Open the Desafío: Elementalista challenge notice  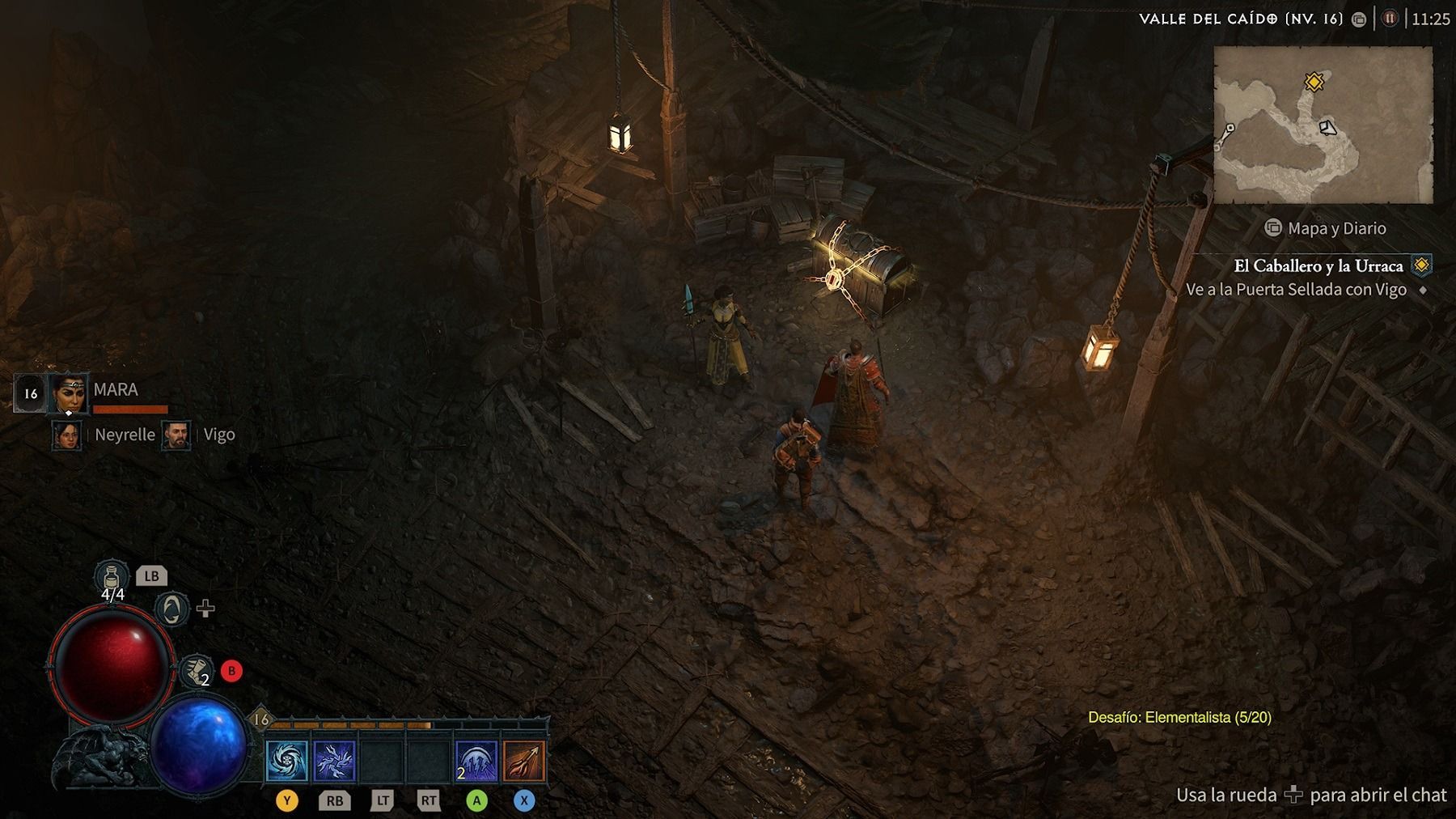coord(1179,717)
